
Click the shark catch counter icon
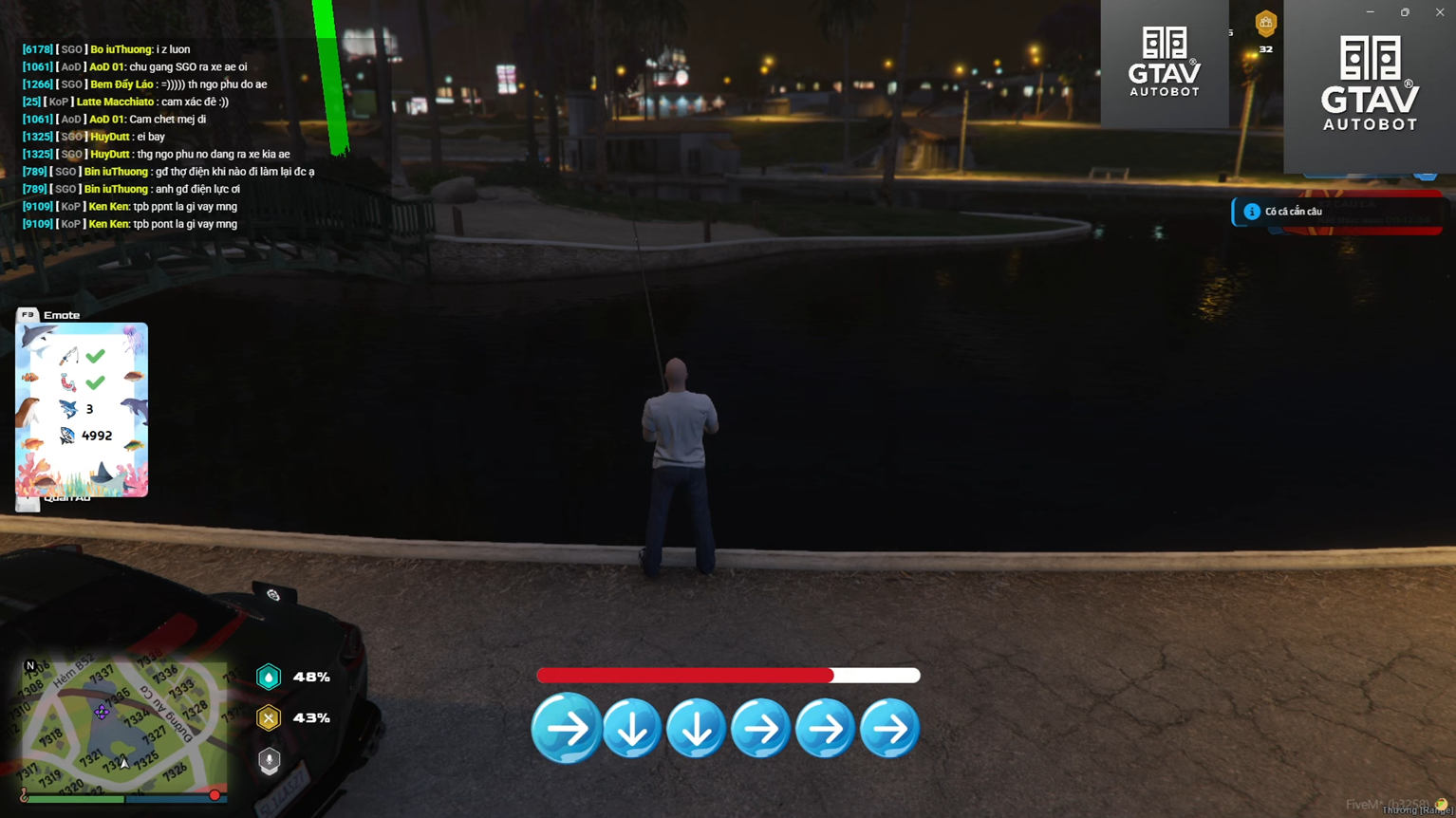point(68,409)
